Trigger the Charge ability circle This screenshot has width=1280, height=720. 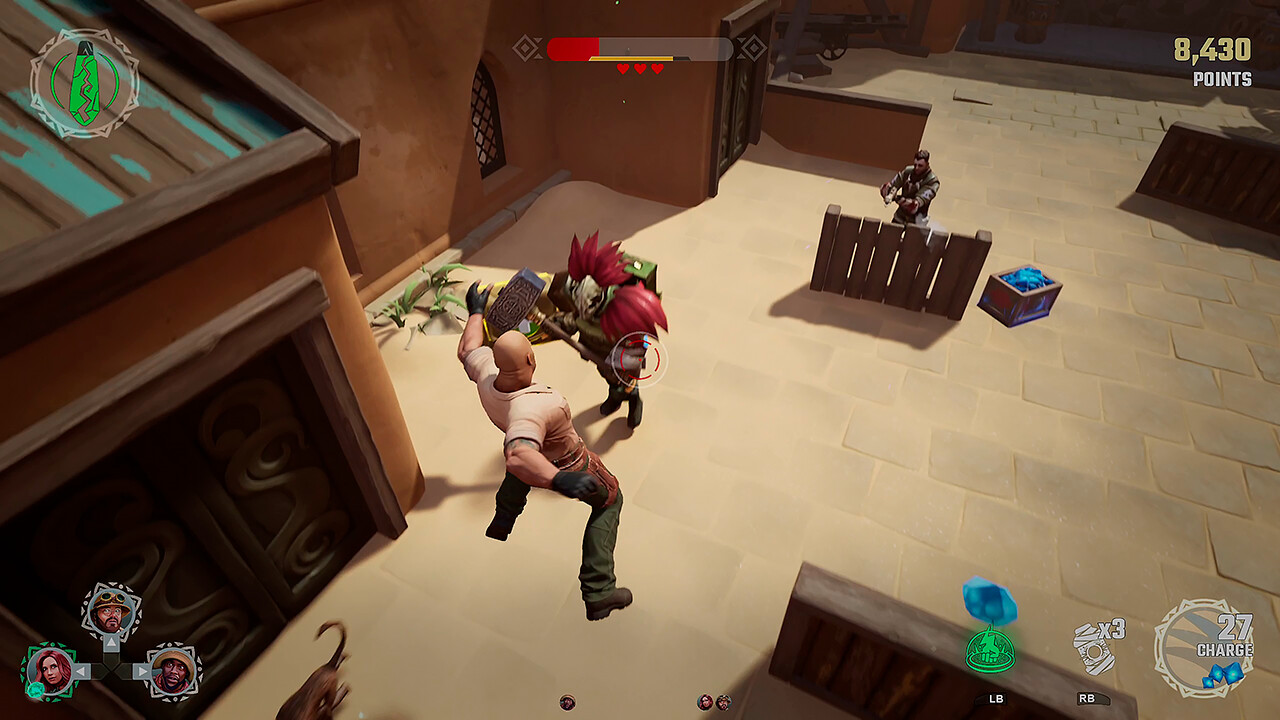[x=1203, y=647]
